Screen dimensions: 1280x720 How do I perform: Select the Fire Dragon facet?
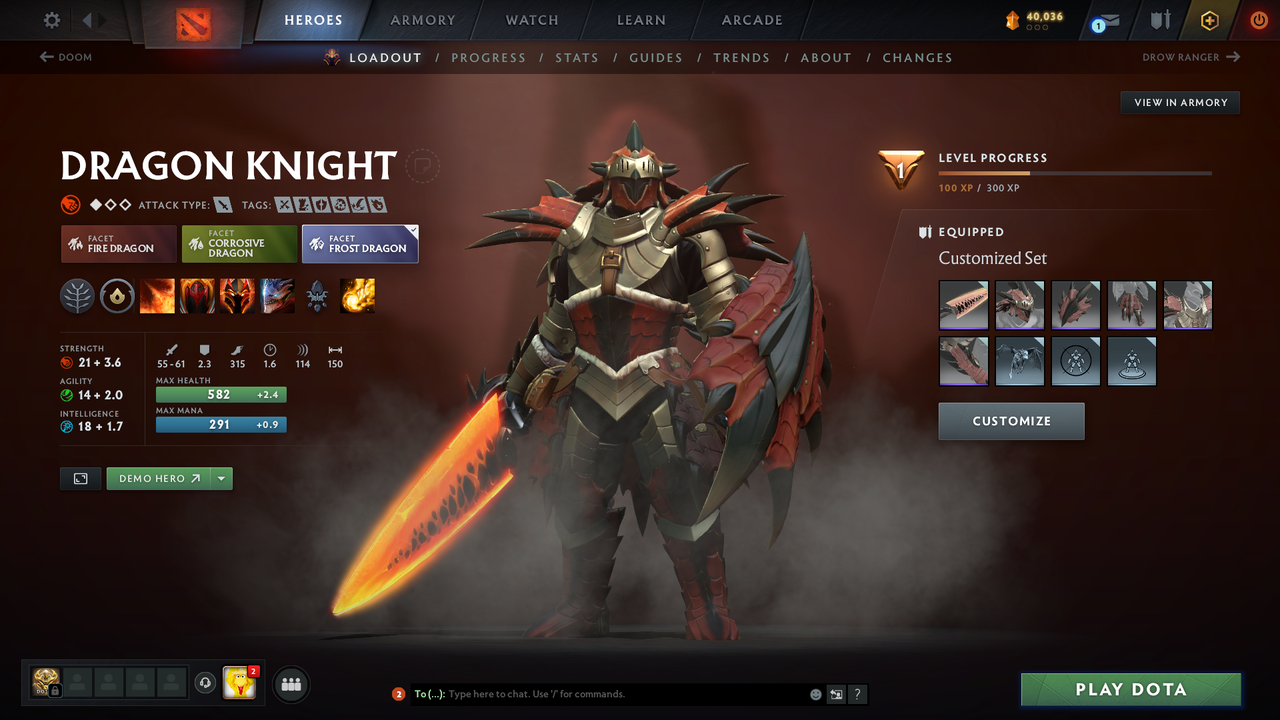(x=118, y=243)
